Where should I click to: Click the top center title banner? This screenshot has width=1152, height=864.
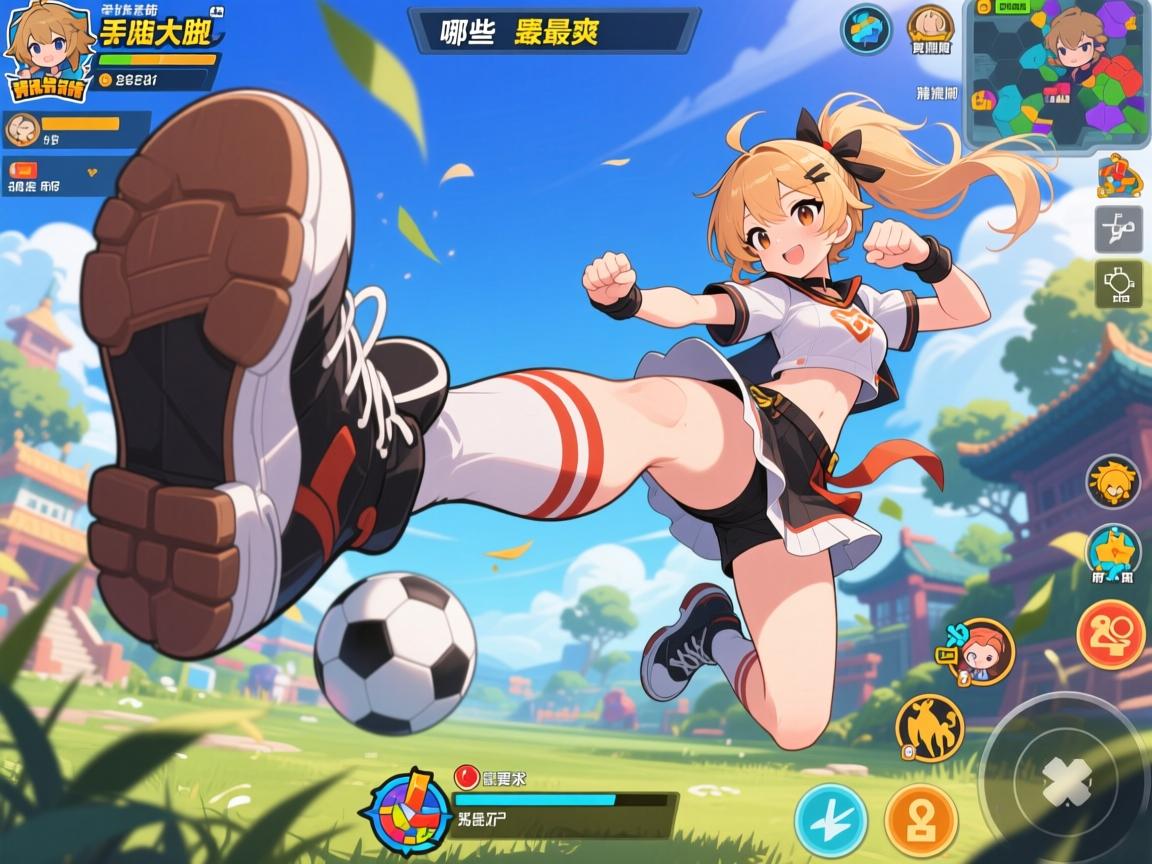click(x=553, y=31)
